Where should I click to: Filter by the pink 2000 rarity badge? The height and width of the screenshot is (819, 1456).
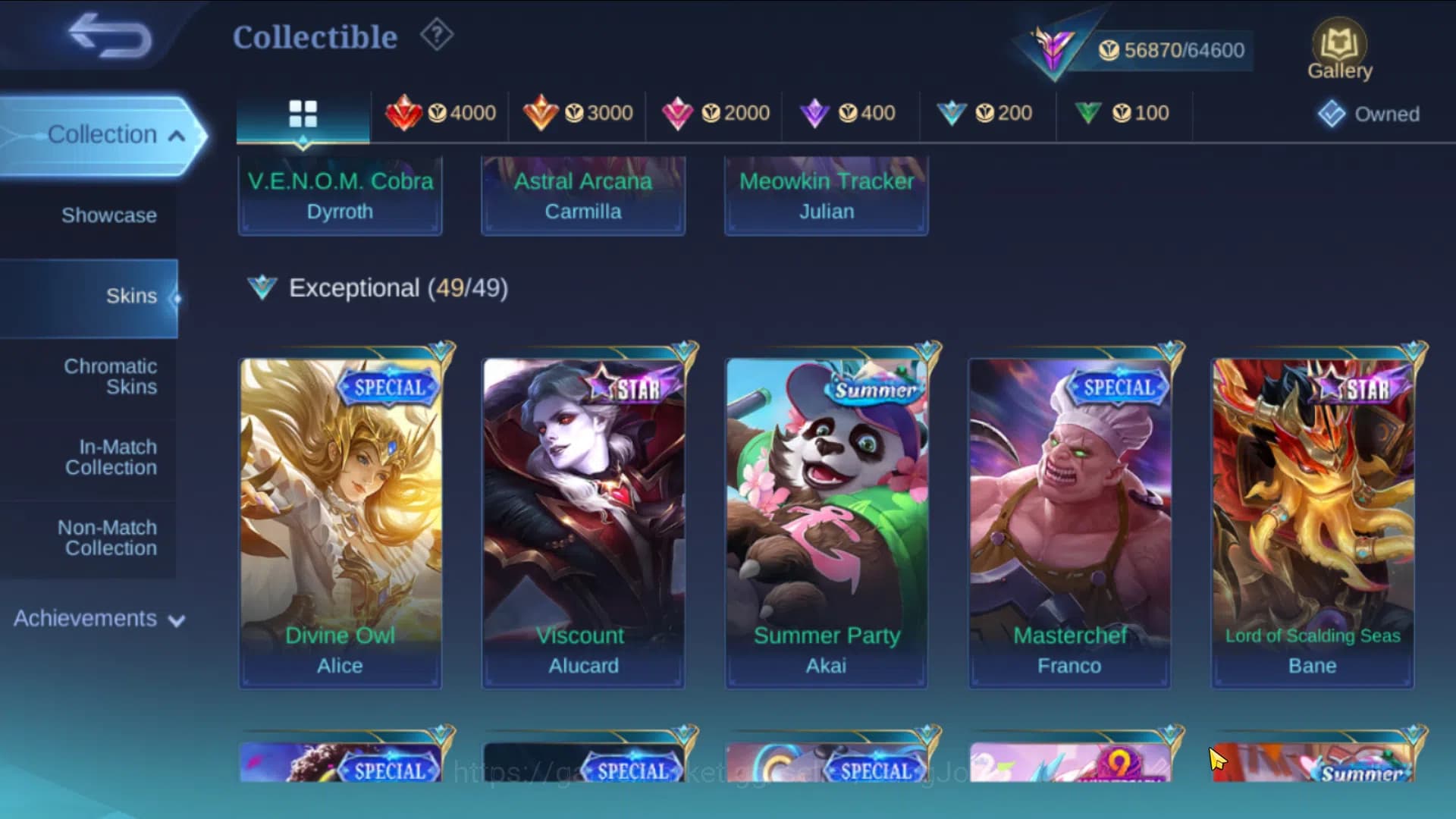coord(714,112)
